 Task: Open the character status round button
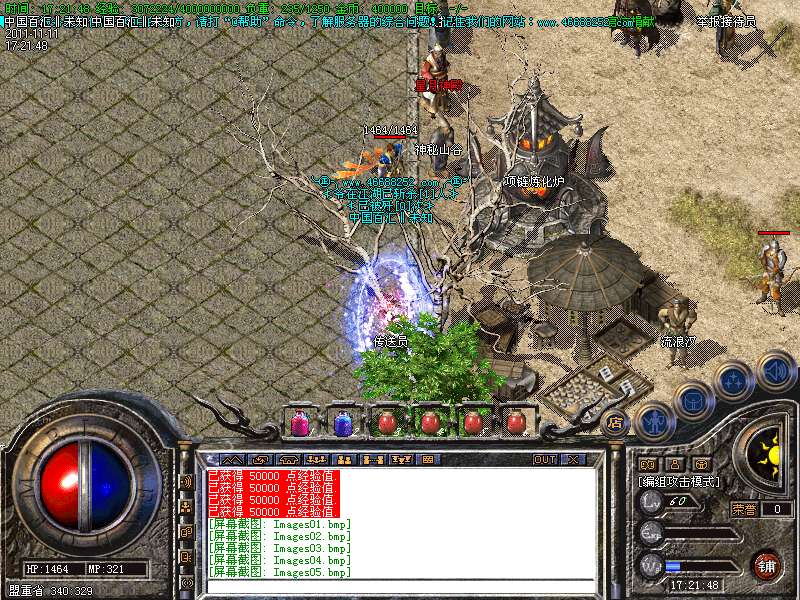coord(655,421)
